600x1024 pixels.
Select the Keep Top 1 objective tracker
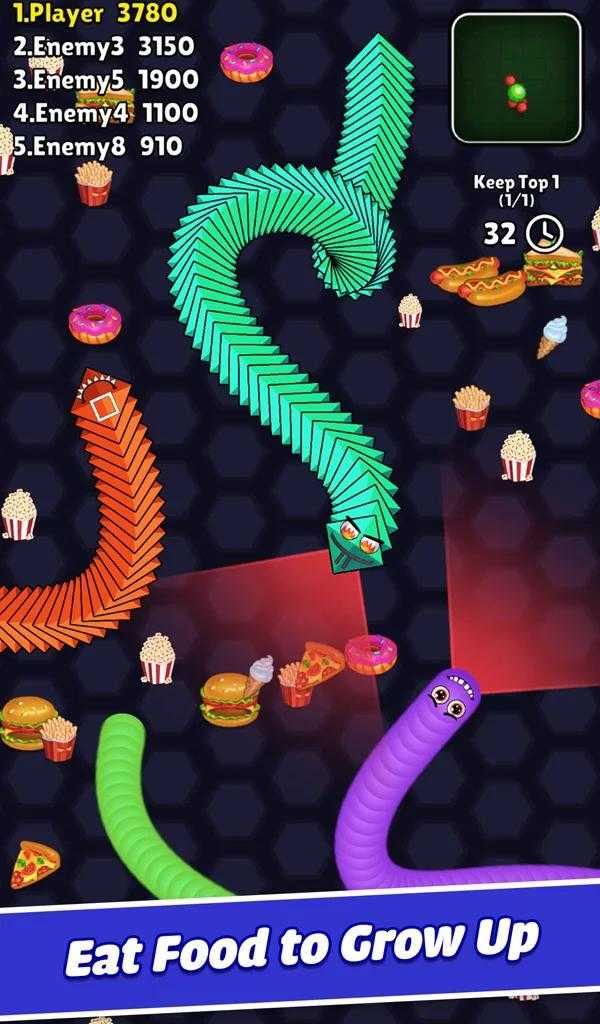pos(517,191)
